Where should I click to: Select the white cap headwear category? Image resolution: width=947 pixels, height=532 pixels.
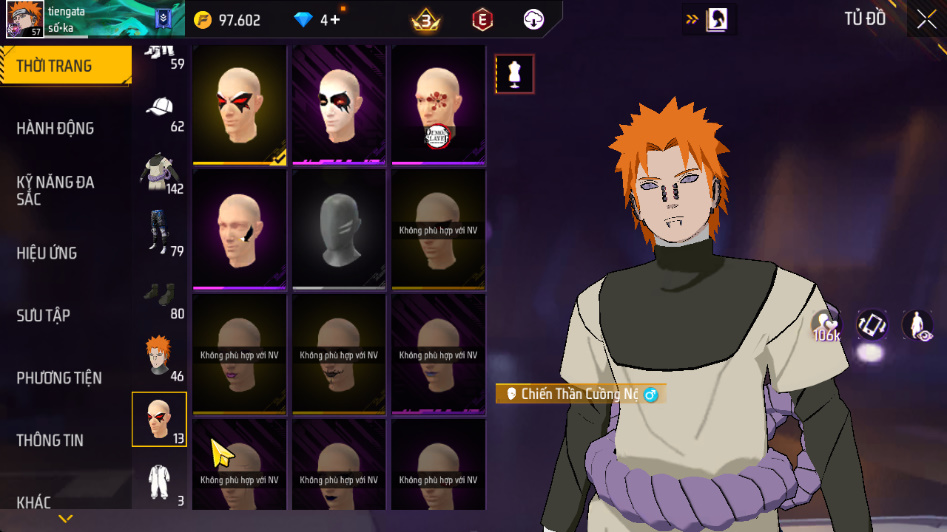pos(160,108)
